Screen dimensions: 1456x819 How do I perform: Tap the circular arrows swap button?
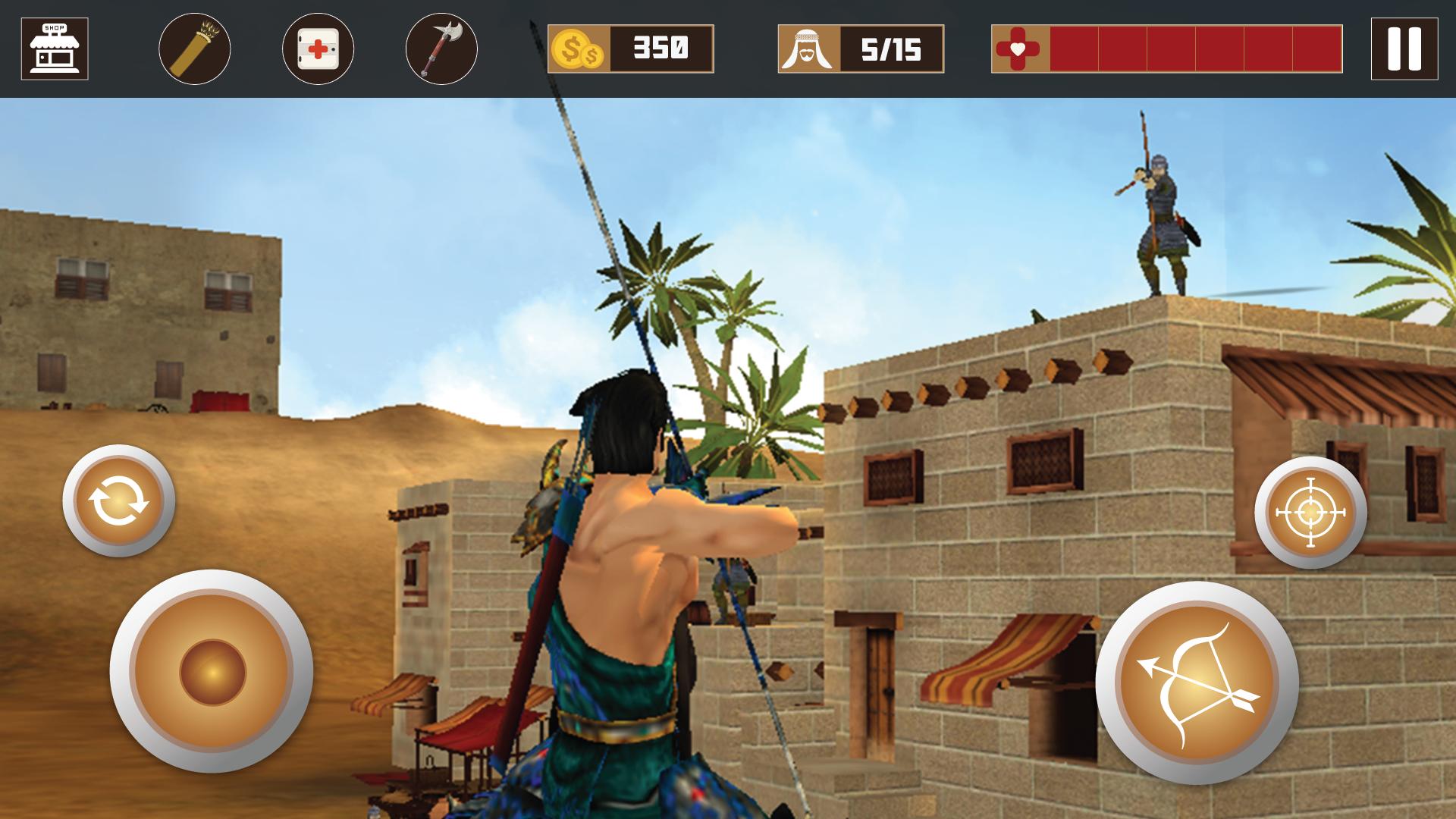click(x=118, y=500)
